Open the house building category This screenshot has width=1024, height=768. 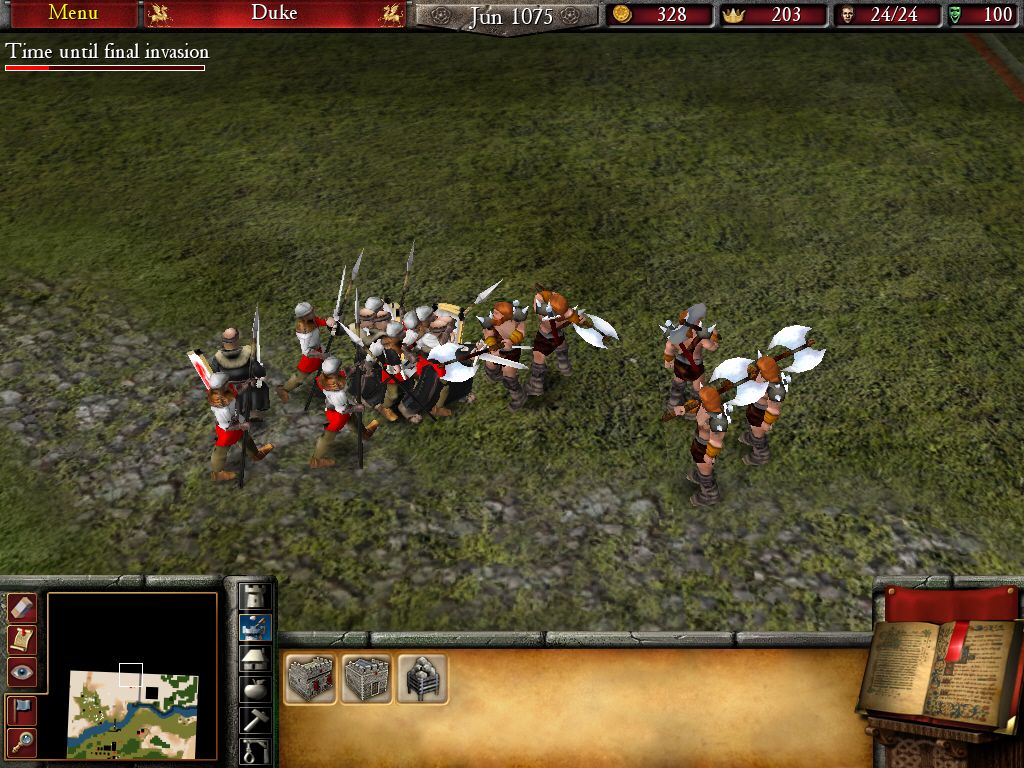(x=255, y=658)
